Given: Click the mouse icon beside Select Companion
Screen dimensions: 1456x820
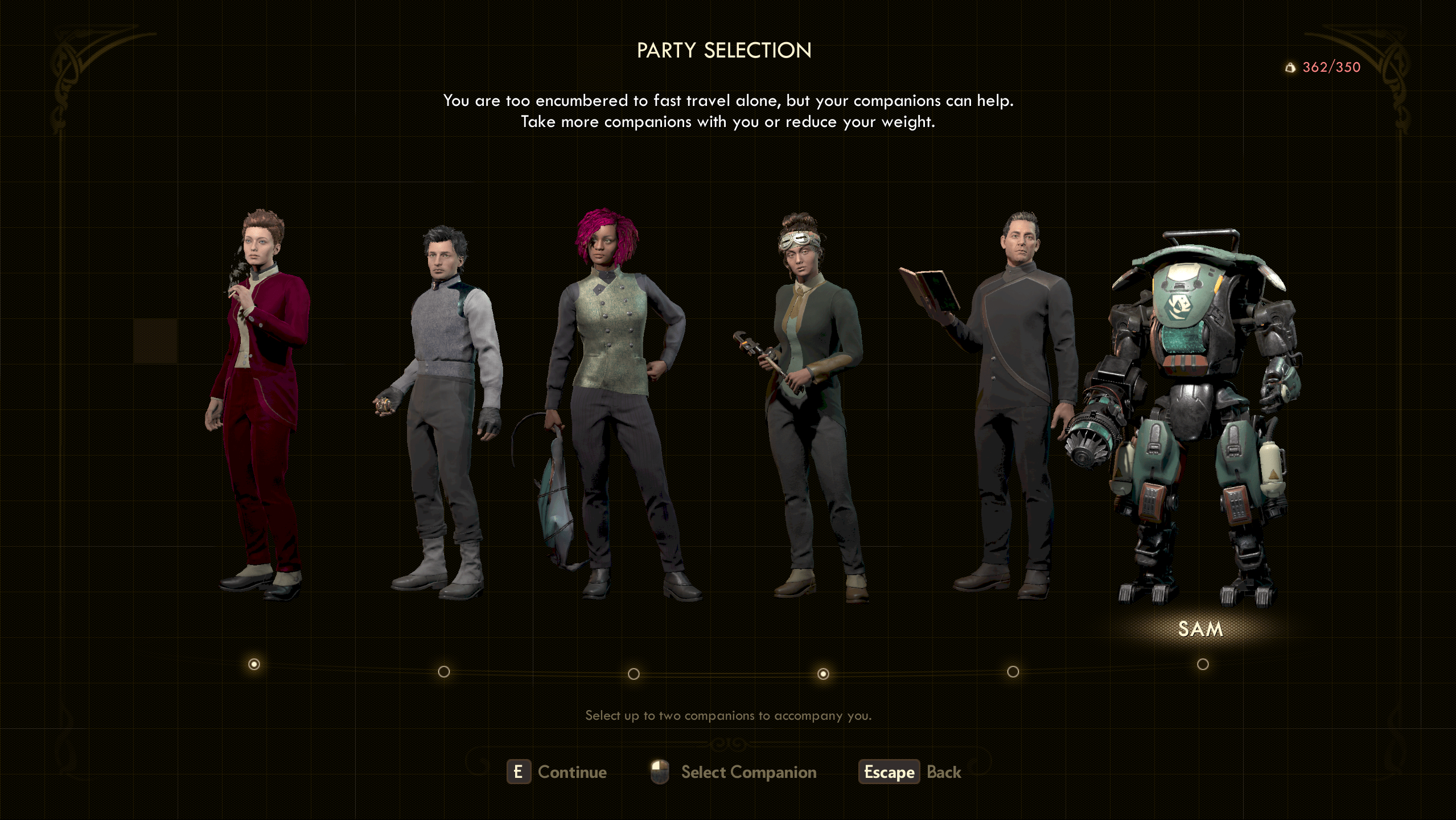Looking at the screenshot, I should click(660, 772).
